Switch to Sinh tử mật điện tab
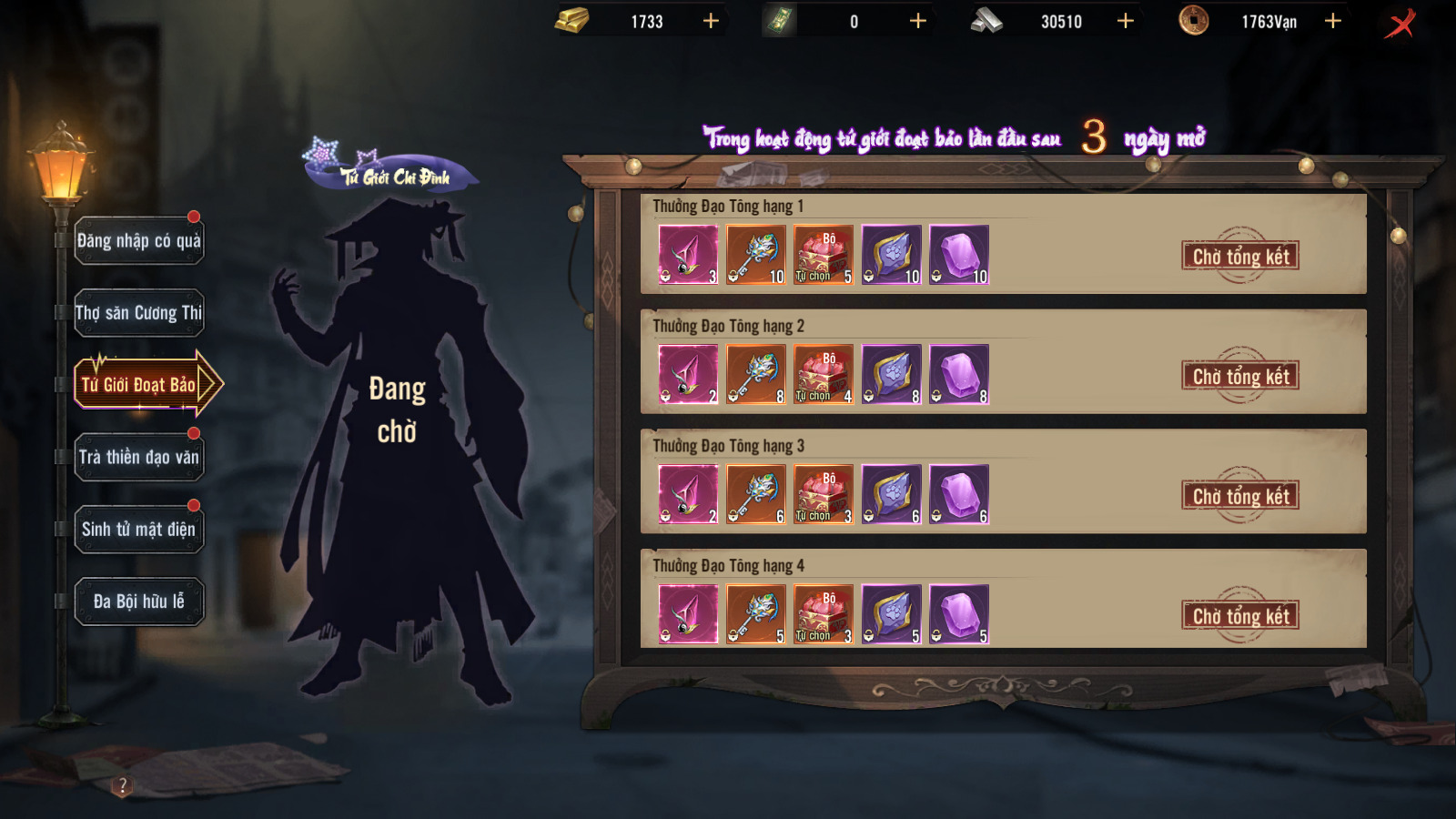1456x819 pixels. click(x=139, y=529)
